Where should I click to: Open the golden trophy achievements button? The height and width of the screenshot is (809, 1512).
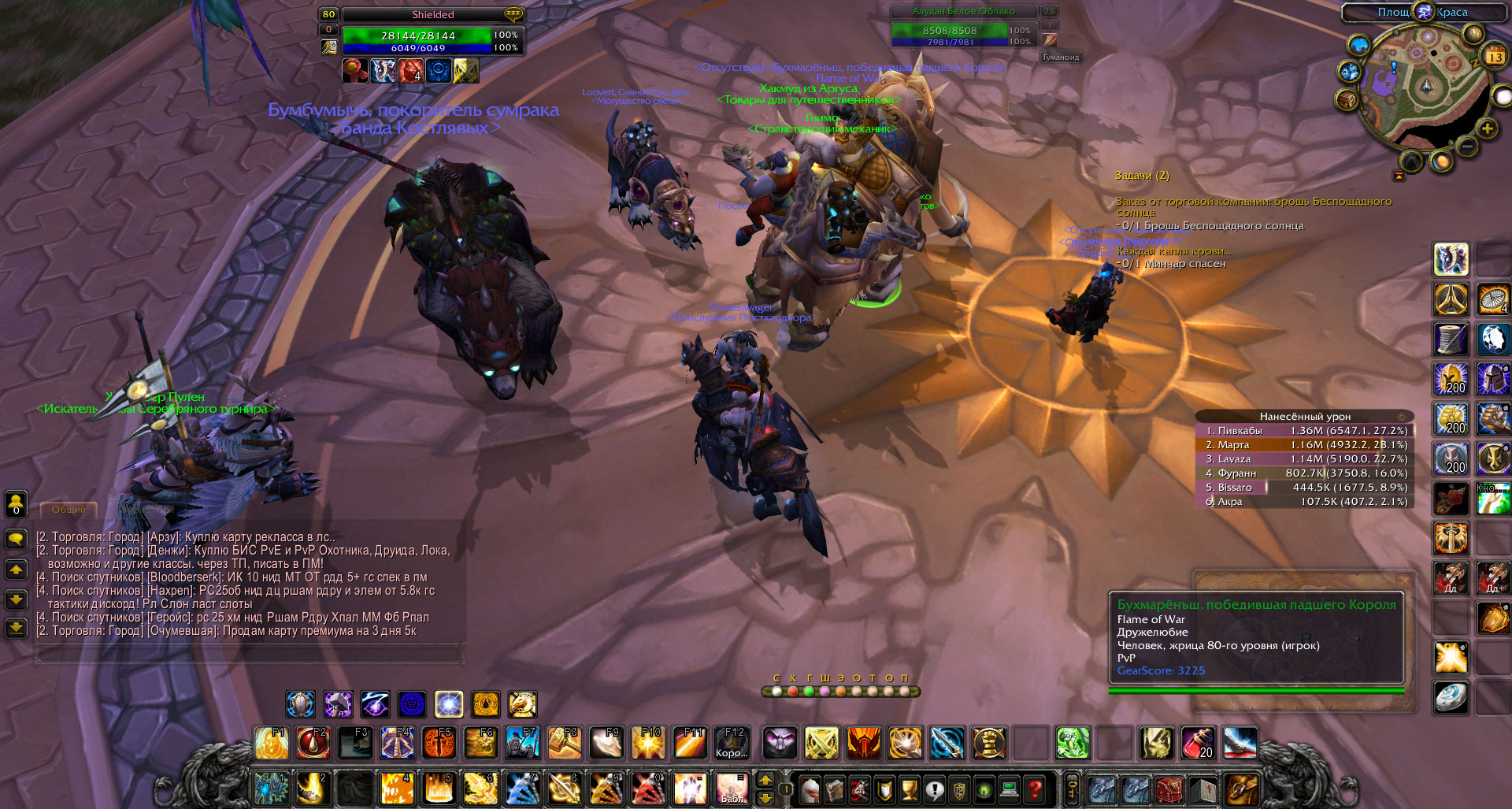(910, 788)
